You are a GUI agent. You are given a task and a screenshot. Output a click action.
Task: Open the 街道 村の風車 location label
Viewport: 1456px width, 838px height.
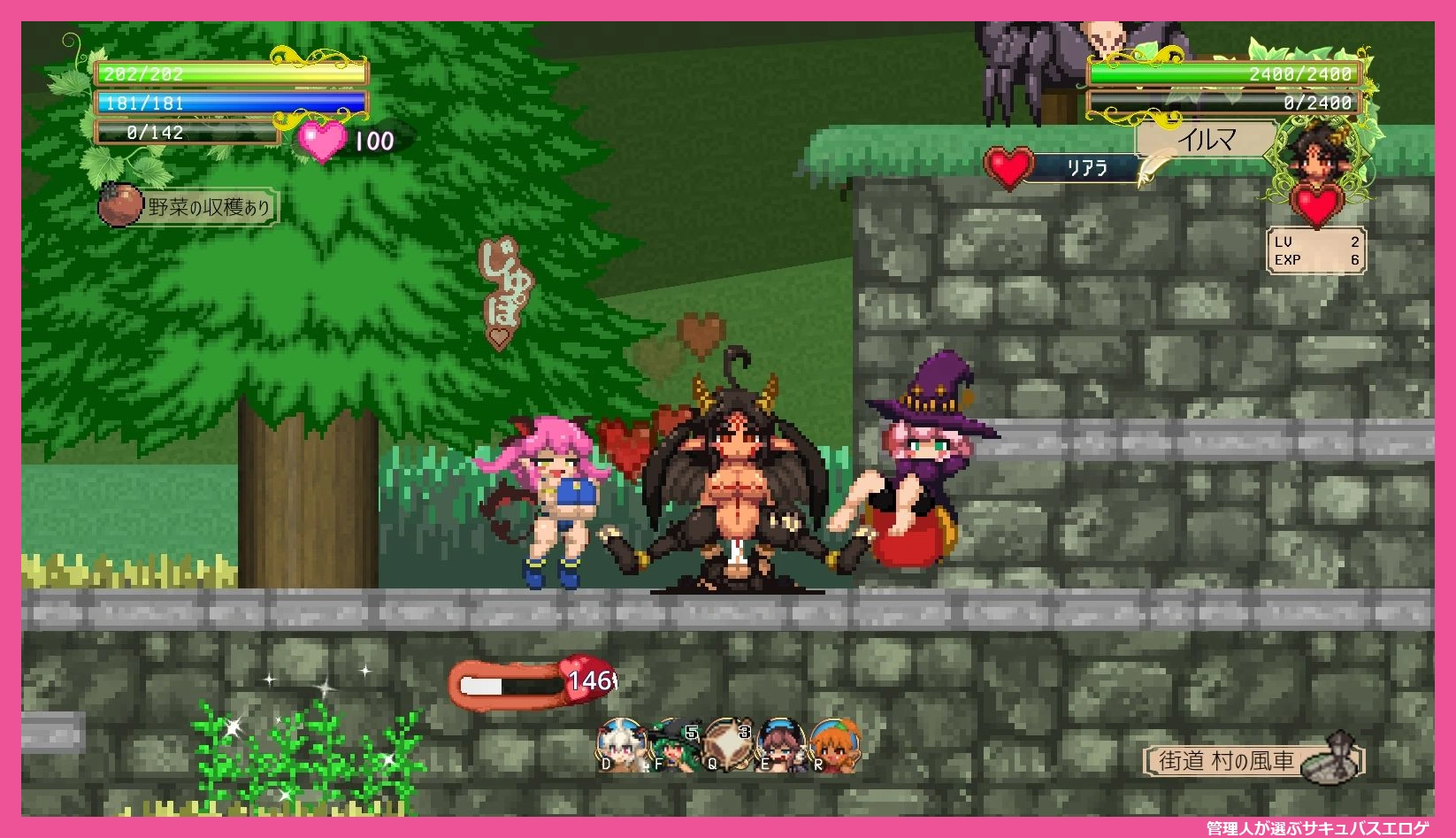[x=1226, y=760]
